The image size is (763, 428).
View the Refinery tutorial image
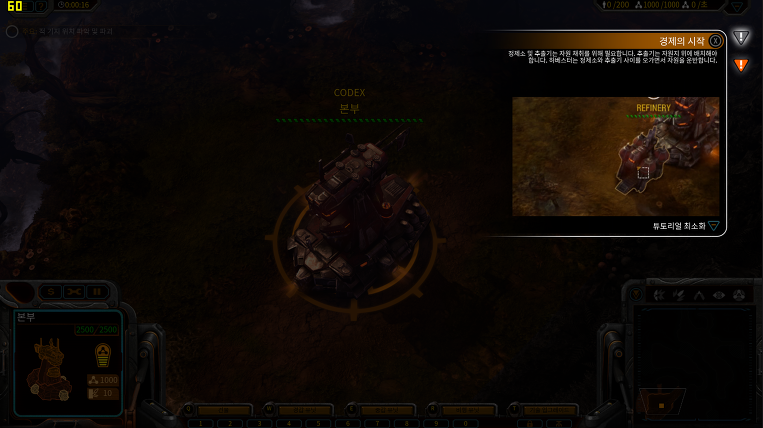click(x=615, y=156)
